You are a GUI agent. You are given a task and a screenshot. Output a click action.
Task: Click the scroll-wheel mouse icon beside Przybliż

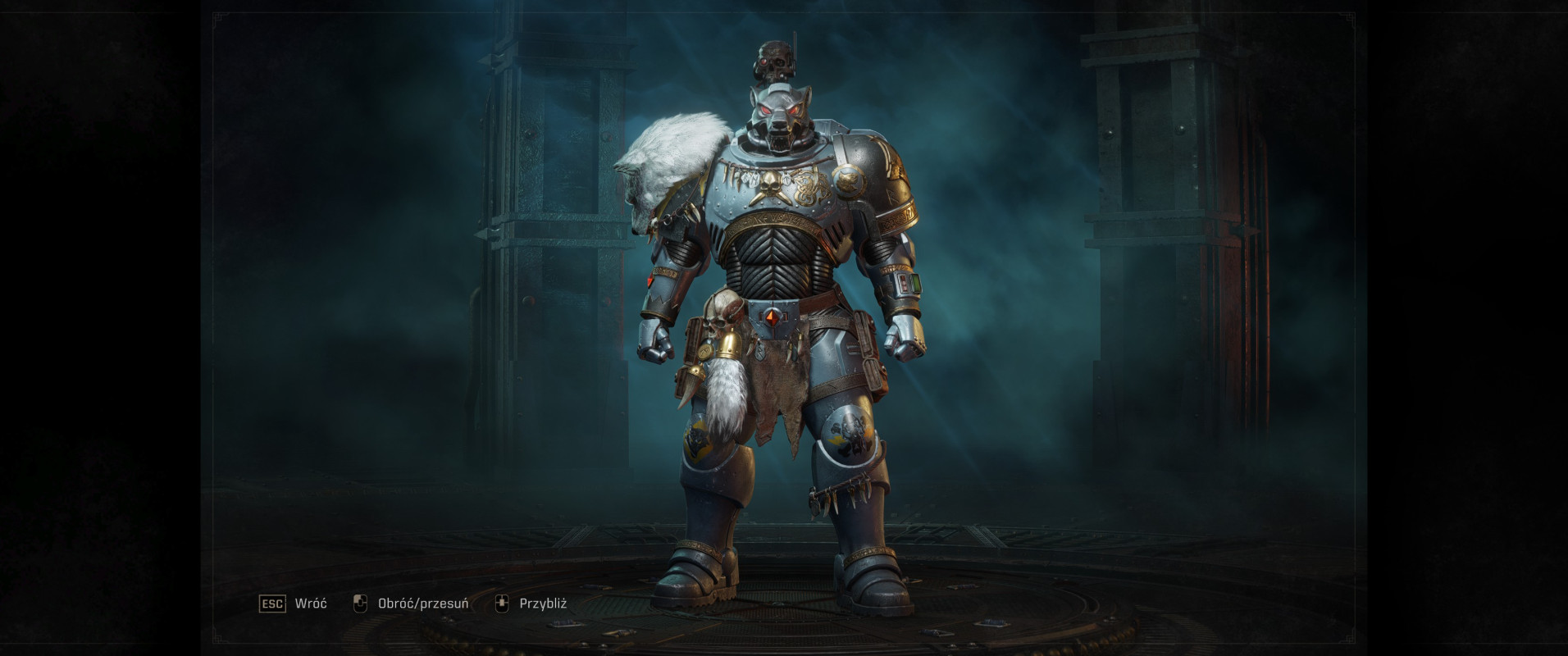(502, 602)
